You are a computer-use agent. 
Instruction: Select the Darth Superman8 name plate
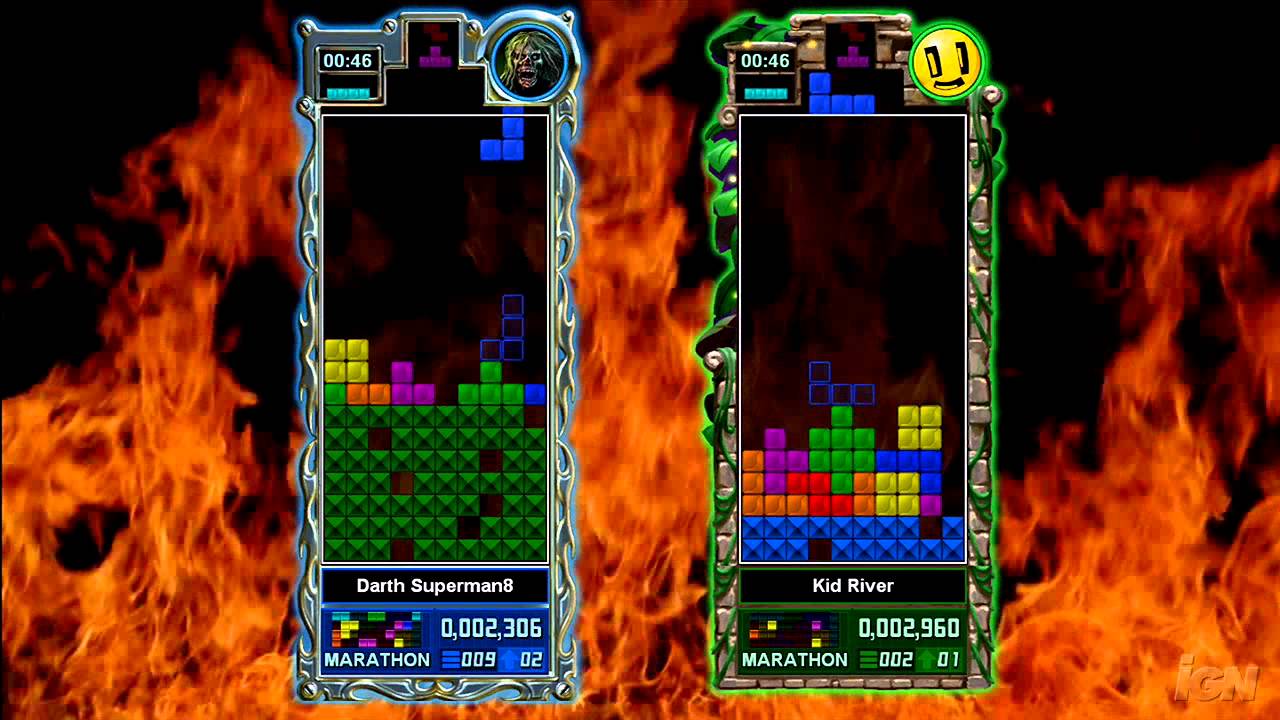click(x=434, y=588)
